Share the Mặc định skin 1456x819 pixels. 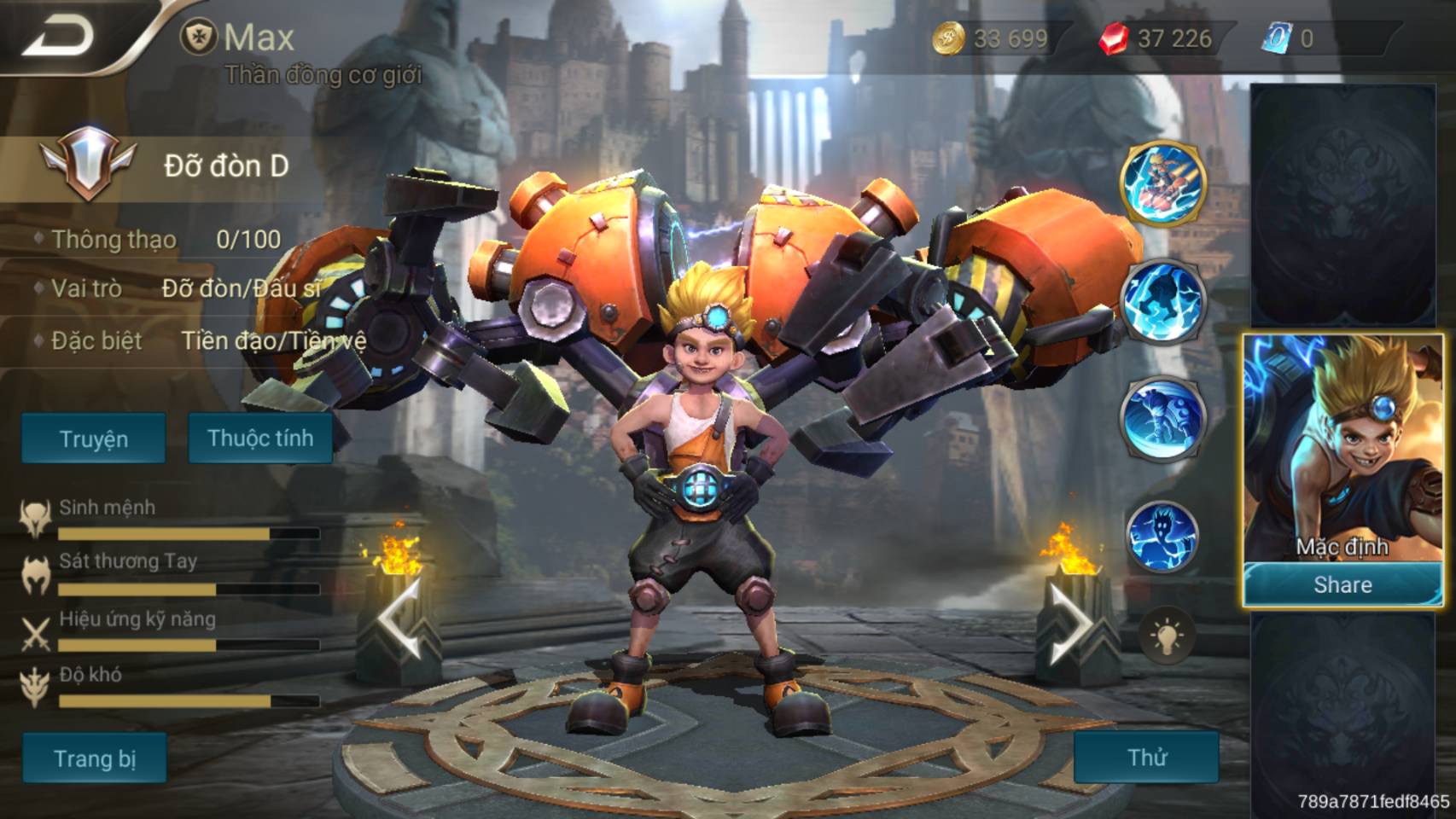pyautogui.click(x=1342, y=585)
